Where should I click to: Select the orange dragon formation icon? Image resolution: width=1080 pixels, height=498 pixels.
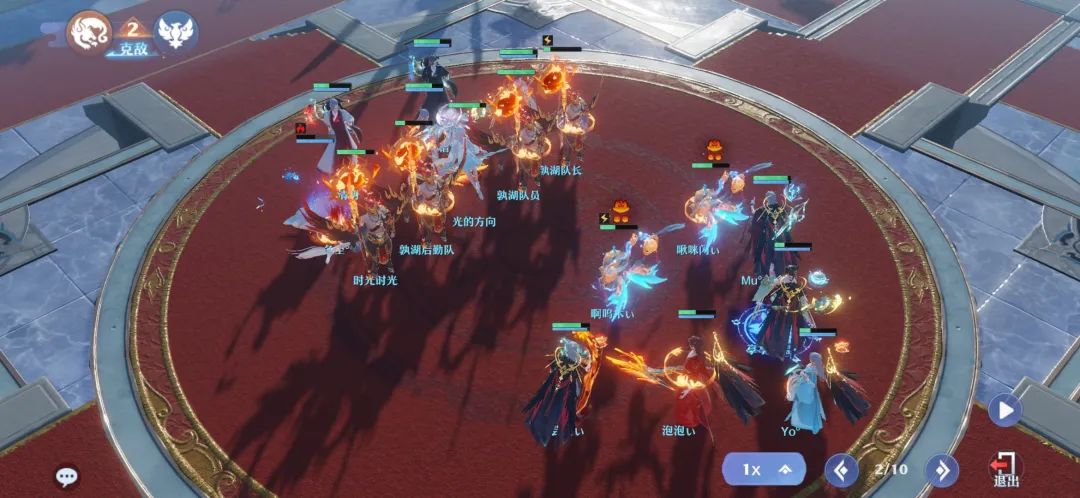pyautogui.click(x=87, y=32)
